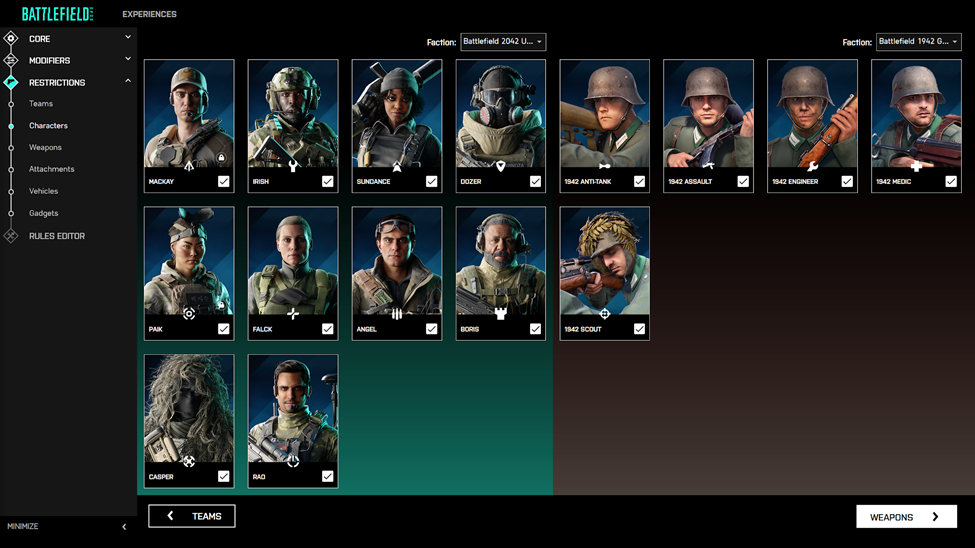Uncheck the 1942 Anti-Tank checkbox
Screen dimensions: 975x548
(639, 182)
